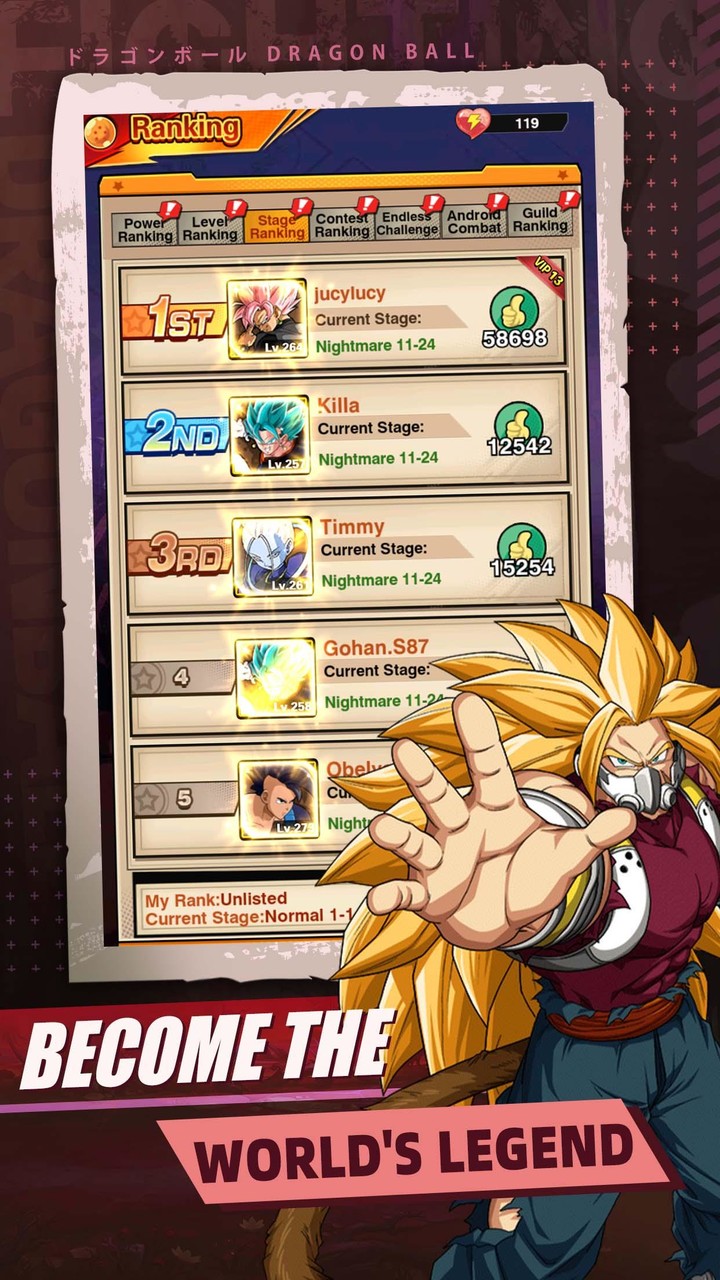This screenshot has width=720, height=1280.
Task: Open jucylucy's avatar portrait
Action: [267, 319]
